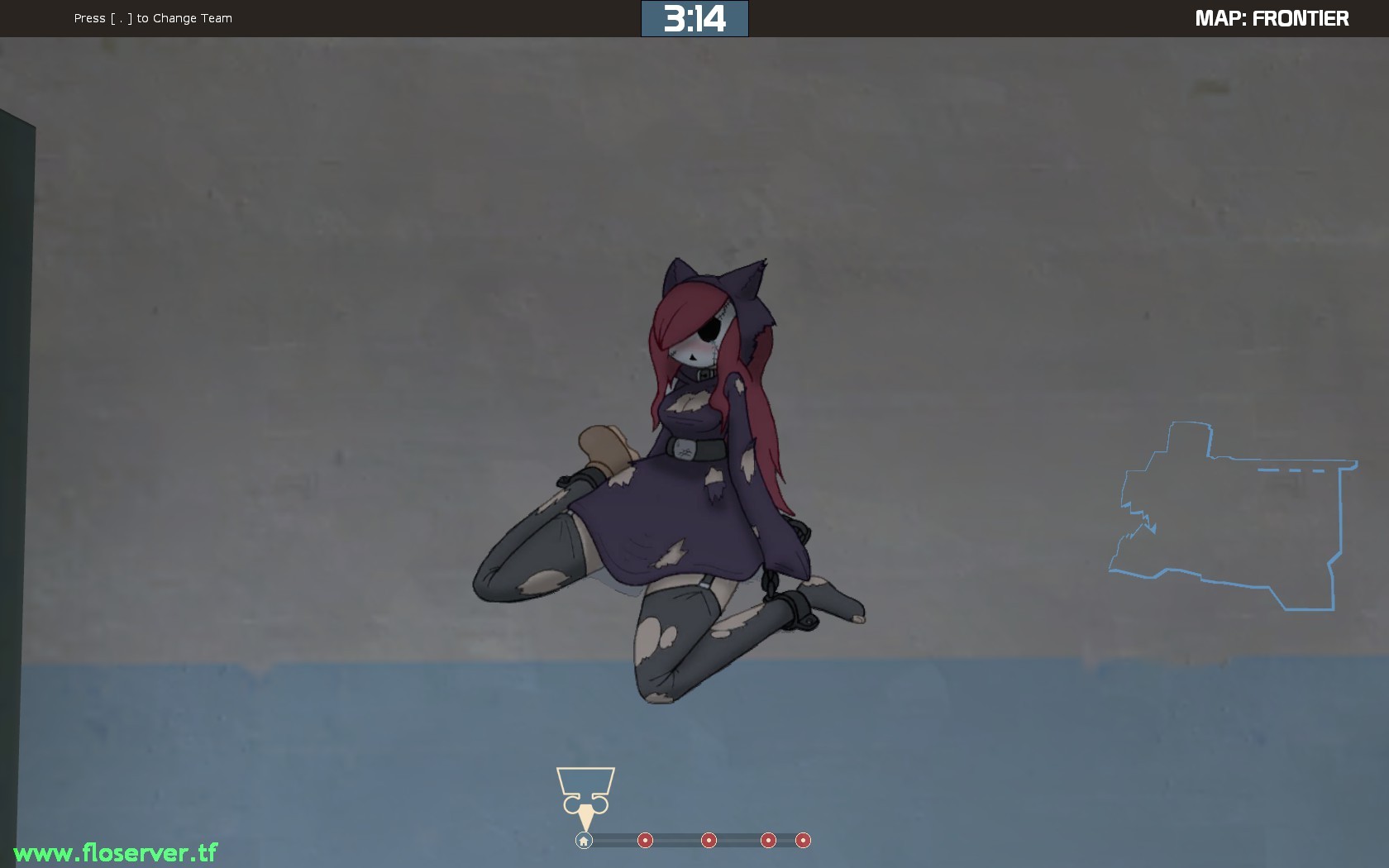Click the first red checkpoint marker
This screenshot has width=1389, height=868.
click(x=645, y=840)
